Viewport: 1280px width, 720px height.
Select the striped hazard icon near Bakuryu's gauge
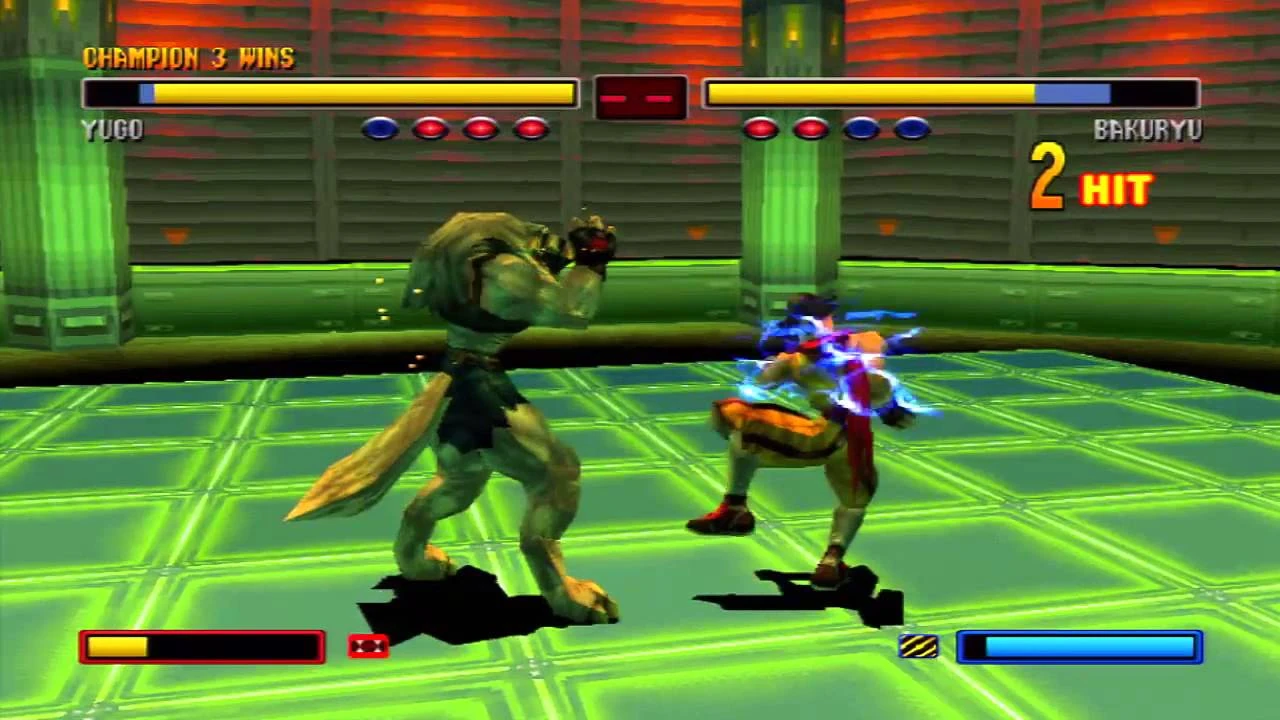coord(919,645)
